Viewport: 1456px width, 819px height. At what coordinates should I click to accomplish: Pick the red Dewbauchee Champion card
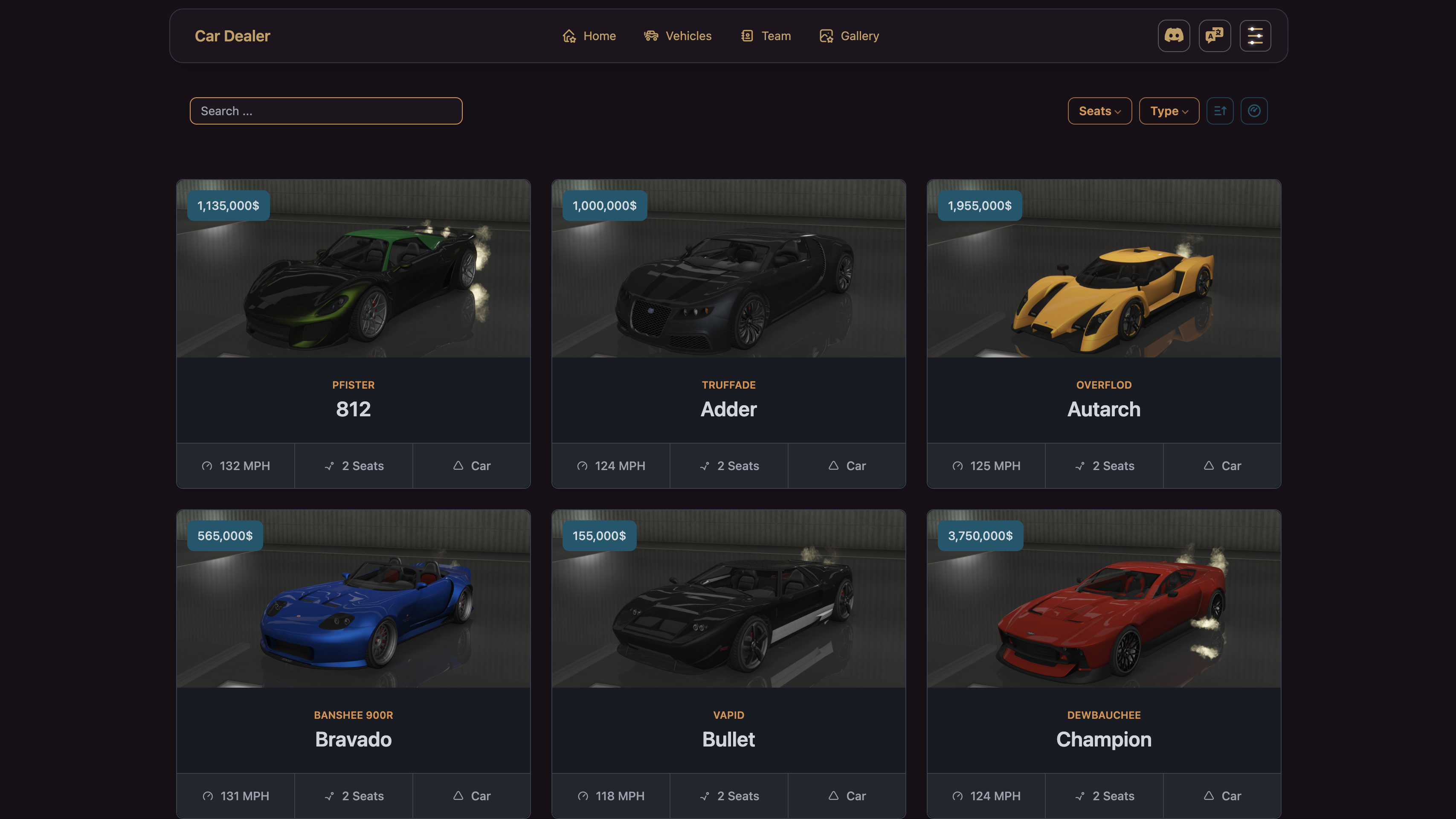point(1103,664)
